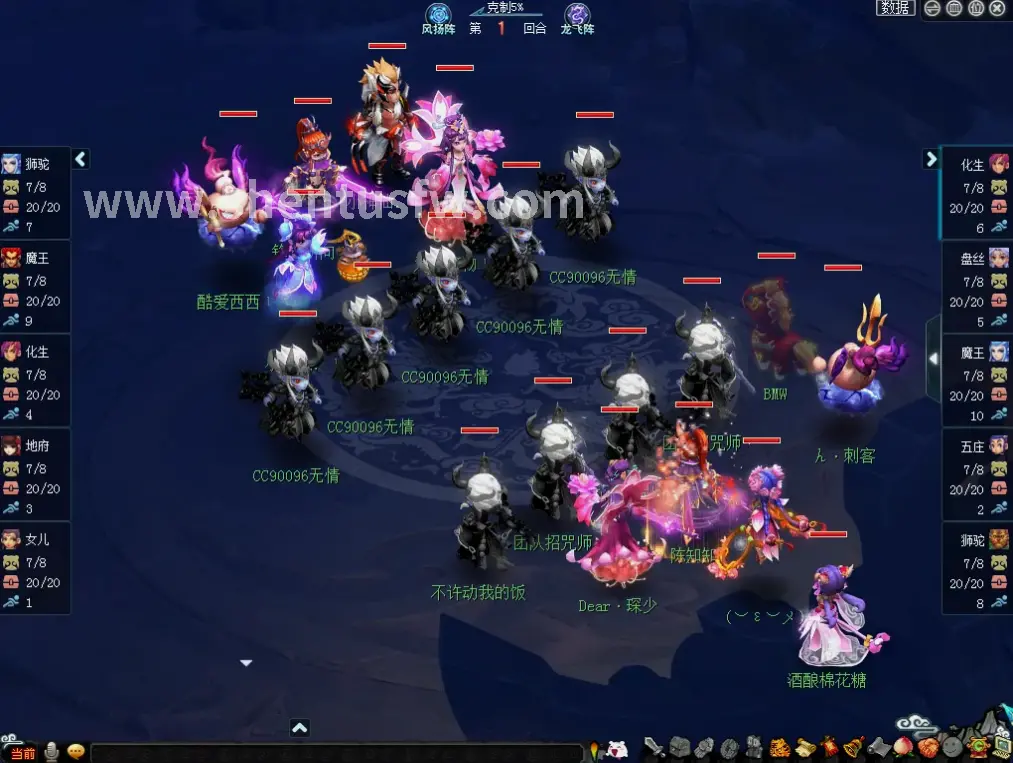Viewport: 1013px width, 763px height.
Task: Open the peach icon in toolbar
Action: pos(902,746)
